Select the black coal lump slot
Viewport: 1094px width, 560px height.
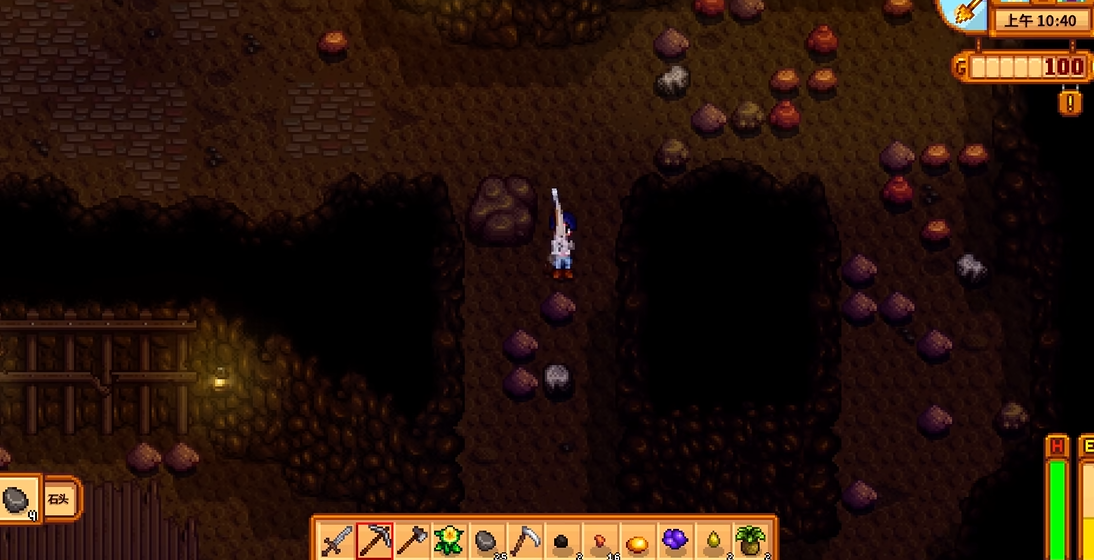pyautogui.click(x=562, y=541)
